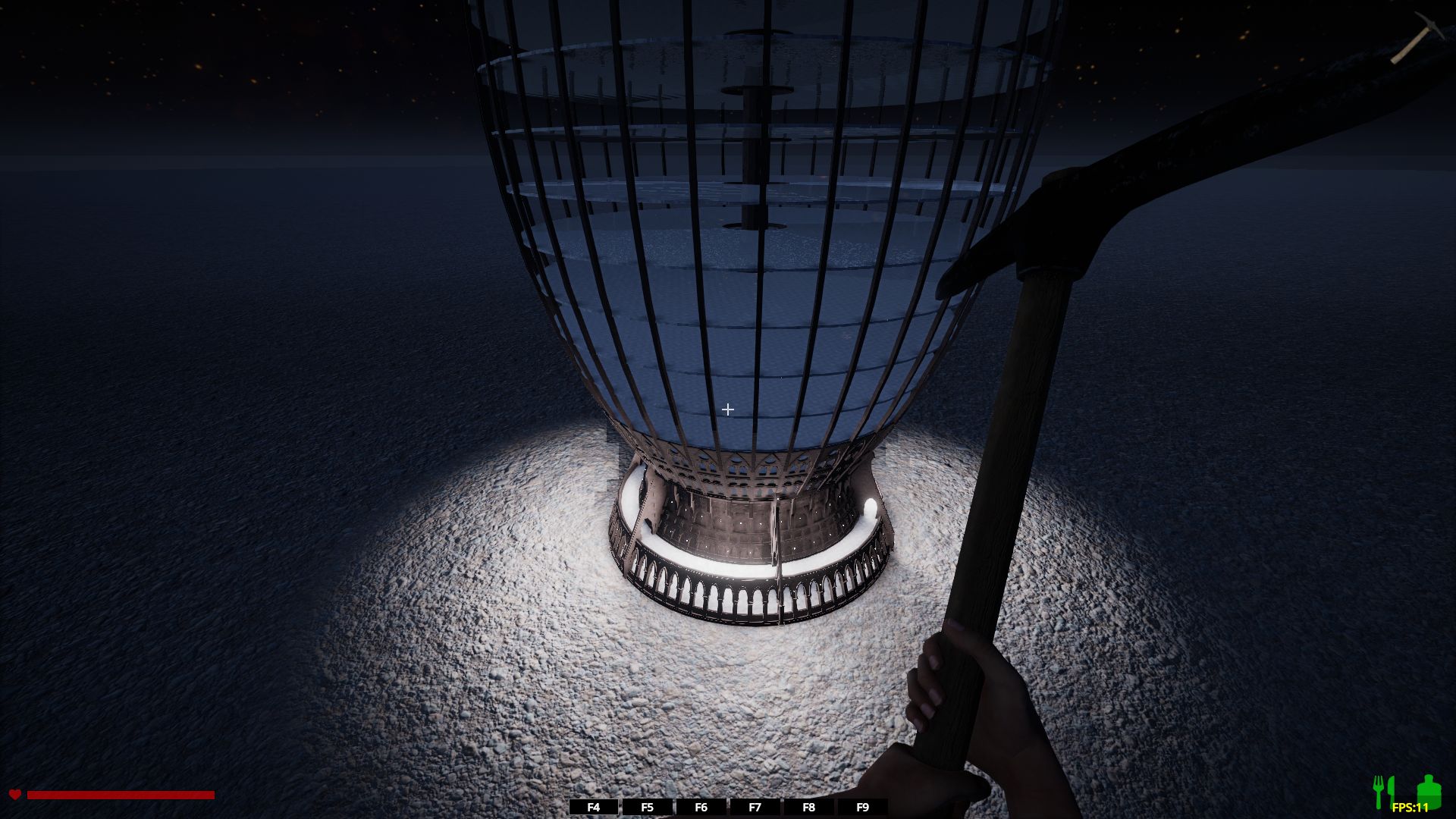Image resolution: width=1456 pixels, height=819 pixels.
Task: Select the F9 hotbar slot
Action: pos(862,808)
